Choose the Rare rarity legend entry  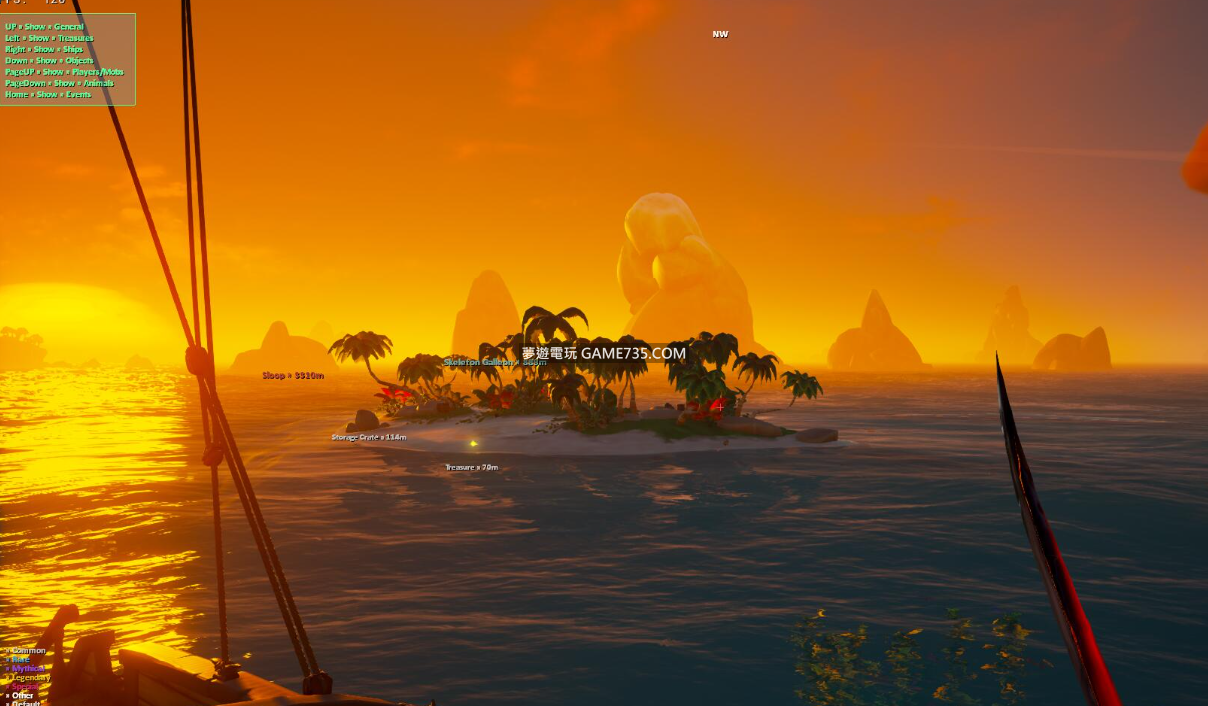[x=21, y=660]
